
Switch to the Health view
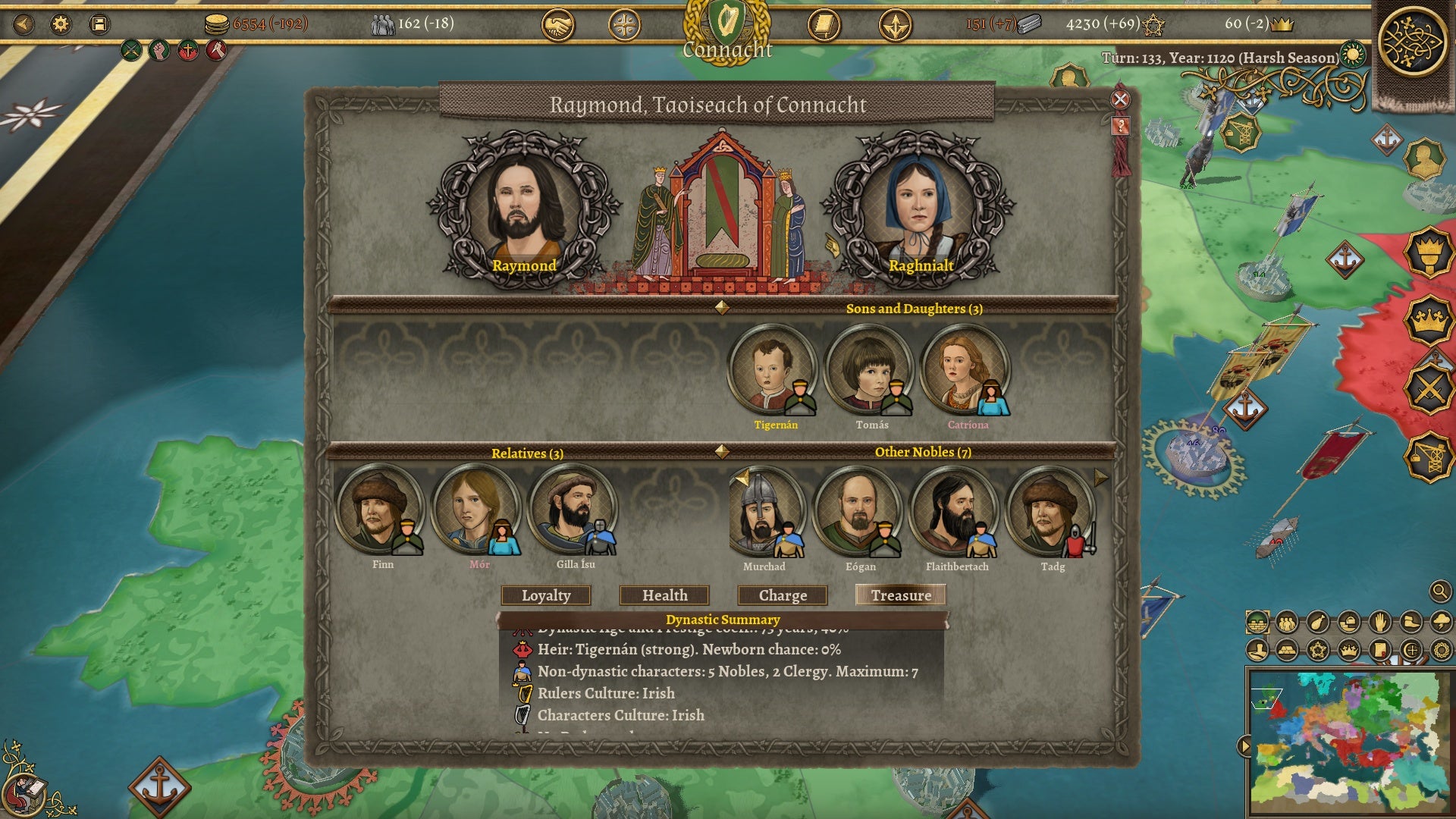coord(664,595)
